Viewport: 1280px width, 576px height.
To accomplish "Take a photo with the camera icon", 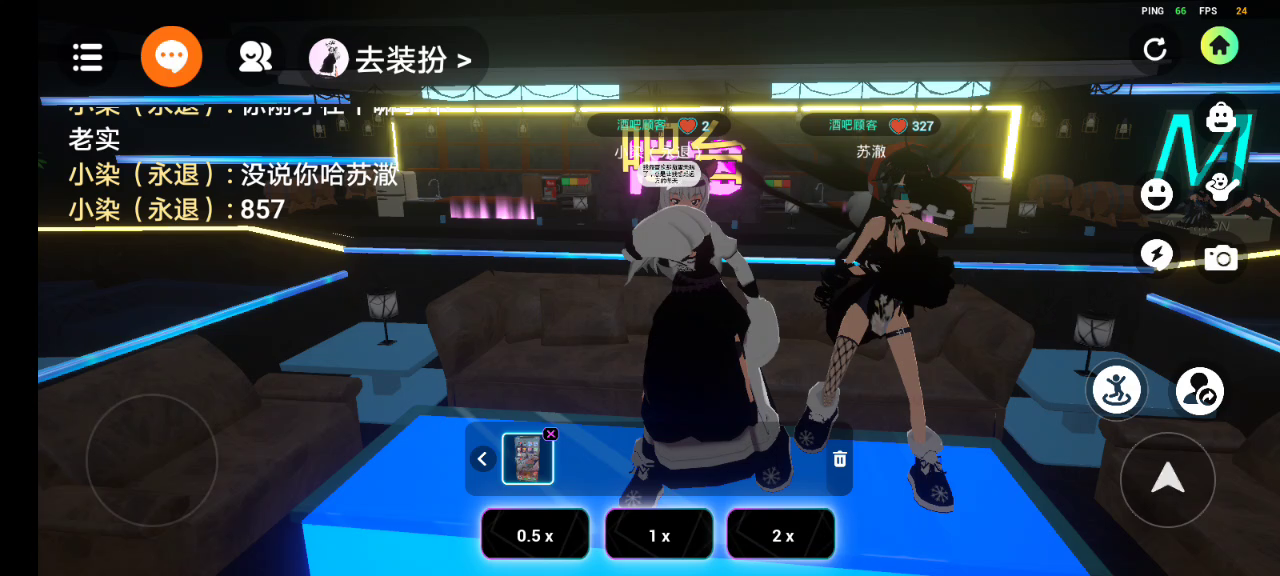I will point(1220,258).
